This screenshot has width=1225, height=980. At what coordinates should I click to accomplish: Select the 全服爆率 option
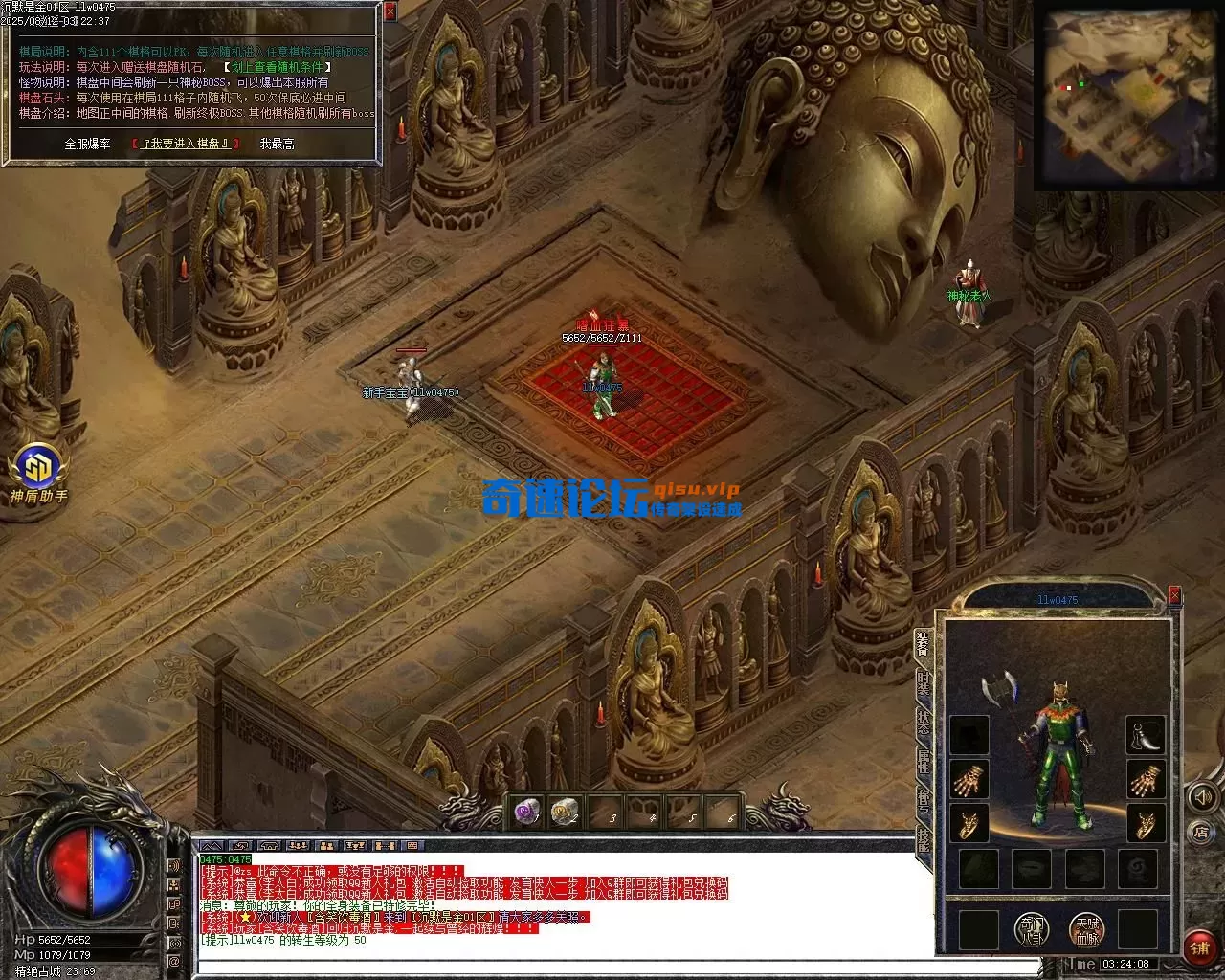[x=87, y=144]
